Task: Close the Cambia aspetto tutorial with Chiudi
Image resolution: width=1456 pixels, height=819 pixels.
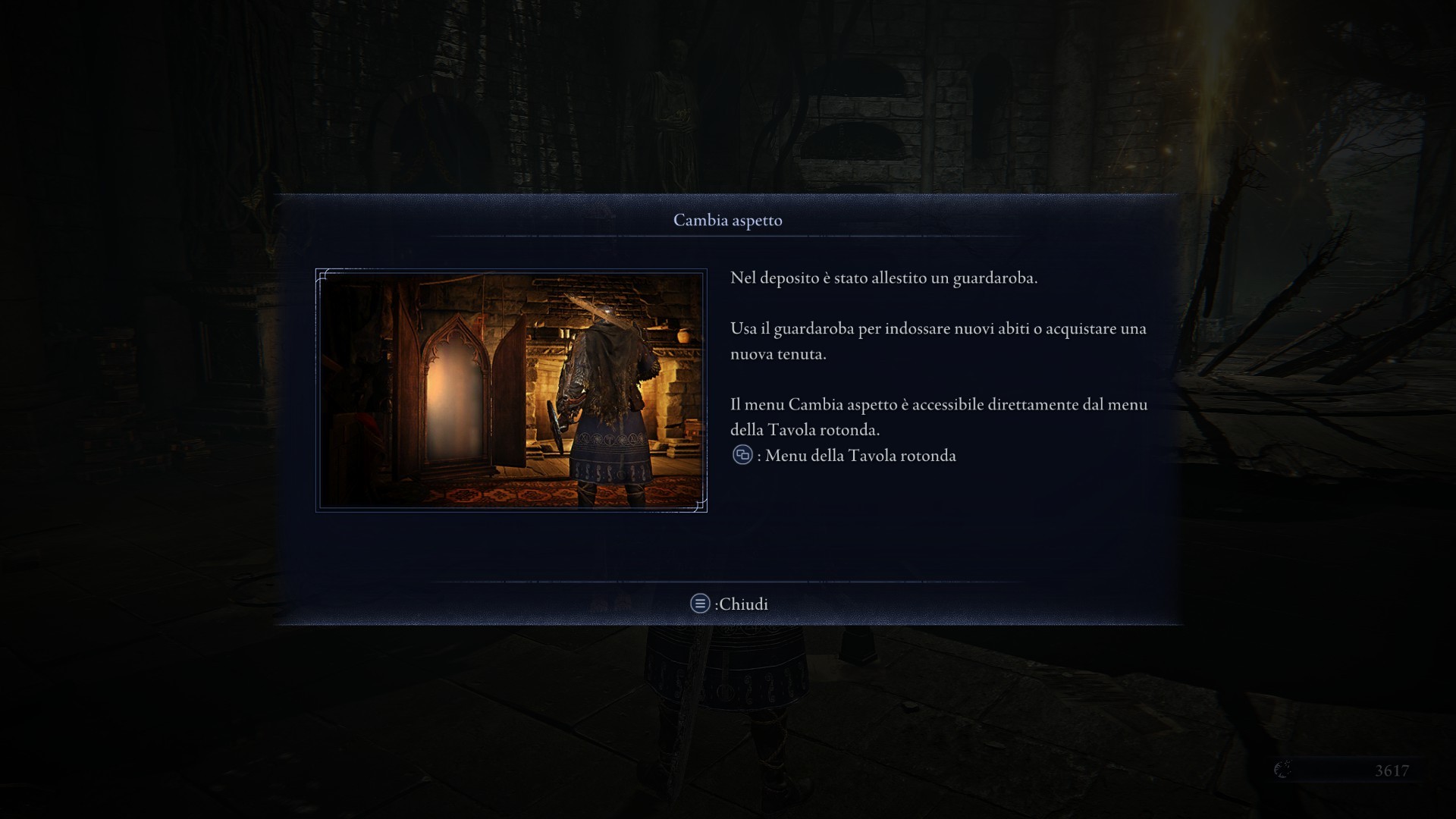Action: click(730, 604)
